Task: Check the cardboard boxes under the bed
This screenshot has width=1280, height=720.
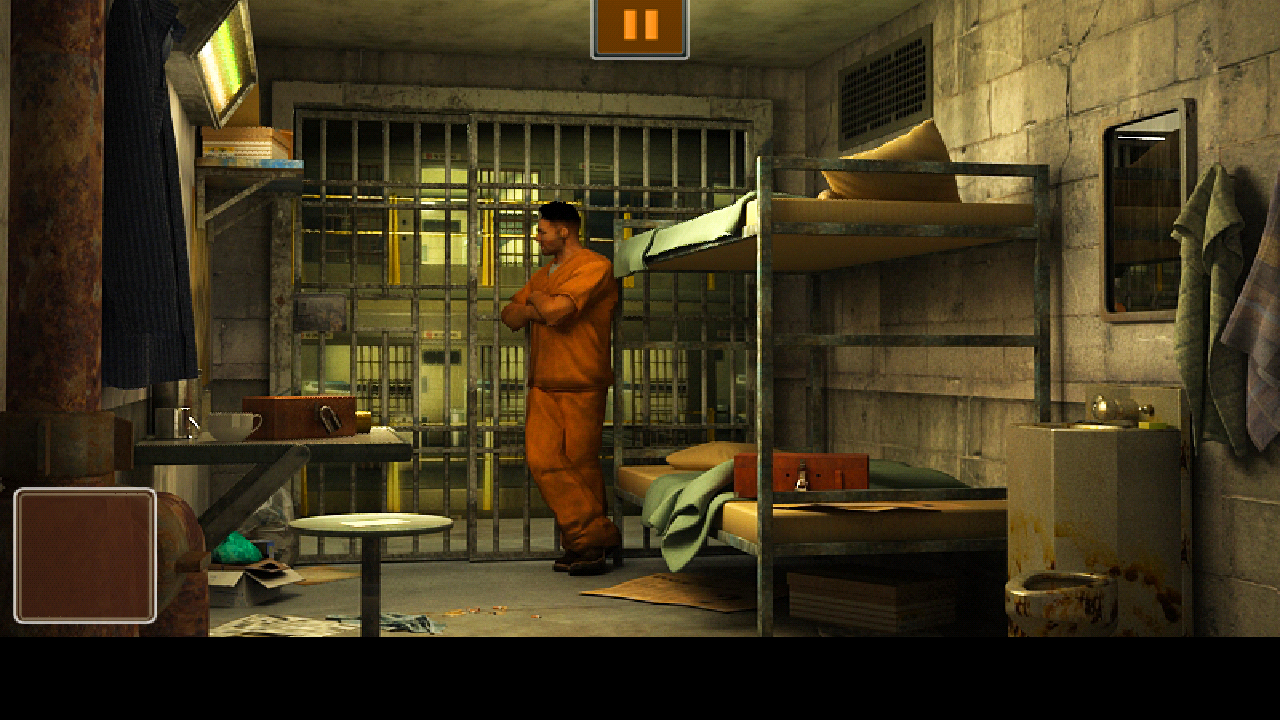Action: pyautogui.click(x=850, y=600)
